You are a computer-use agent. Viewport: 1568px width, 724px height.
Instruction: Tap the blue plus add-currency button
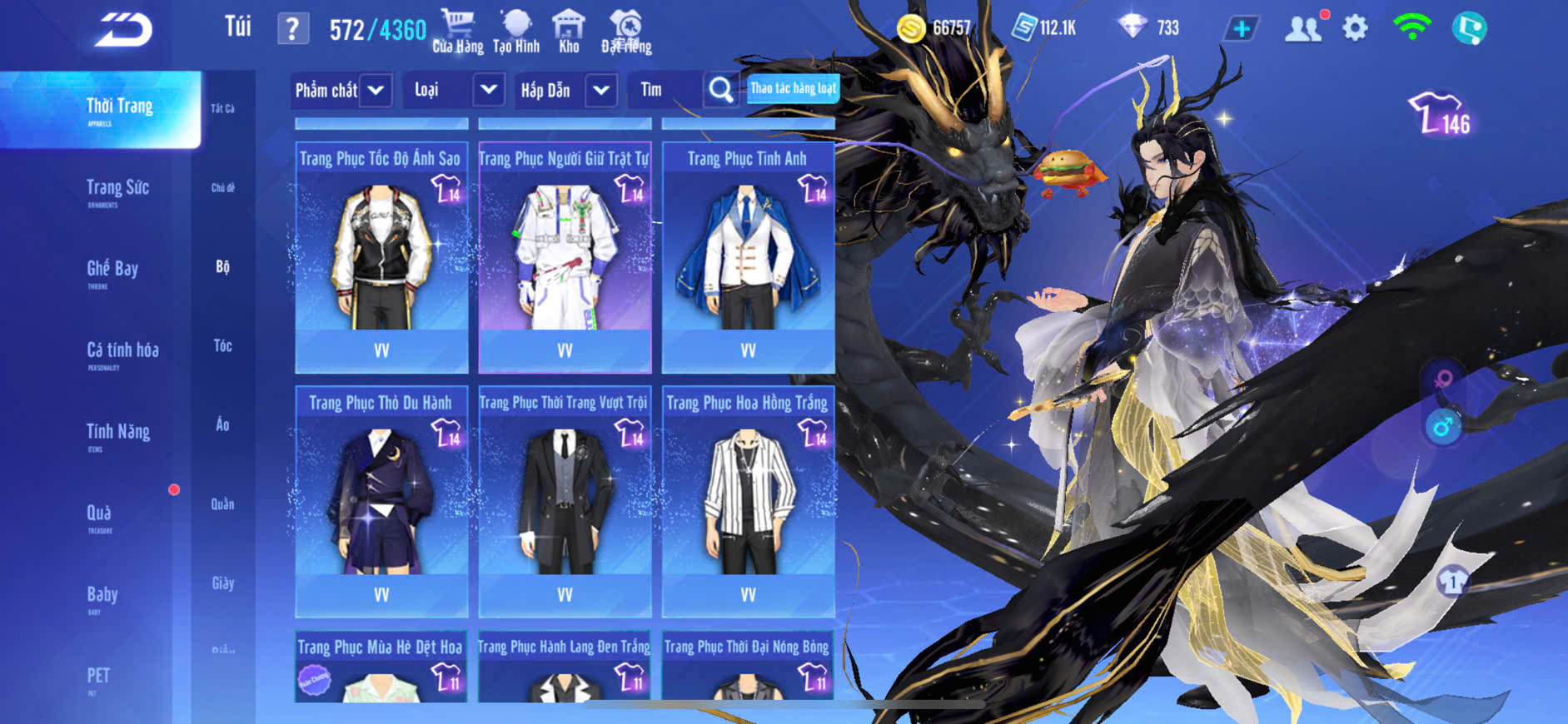(1241, 29)
